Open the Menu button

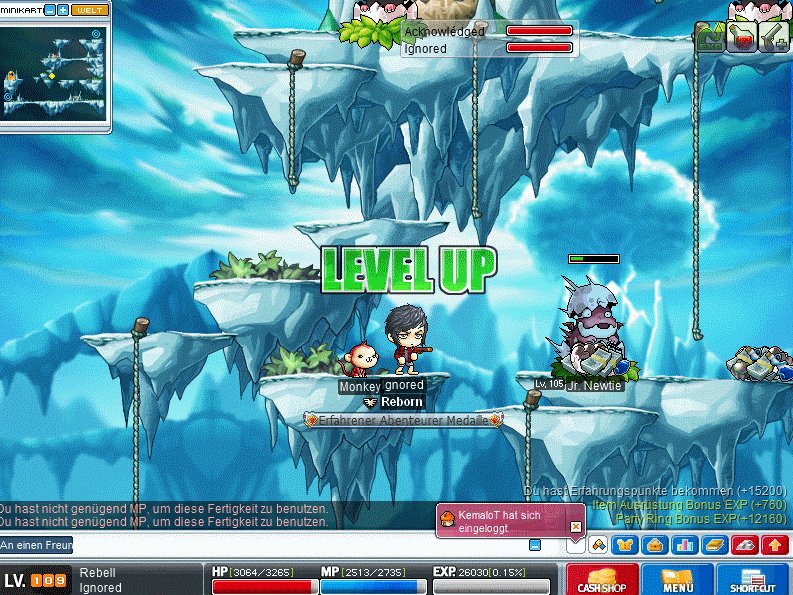677,579
